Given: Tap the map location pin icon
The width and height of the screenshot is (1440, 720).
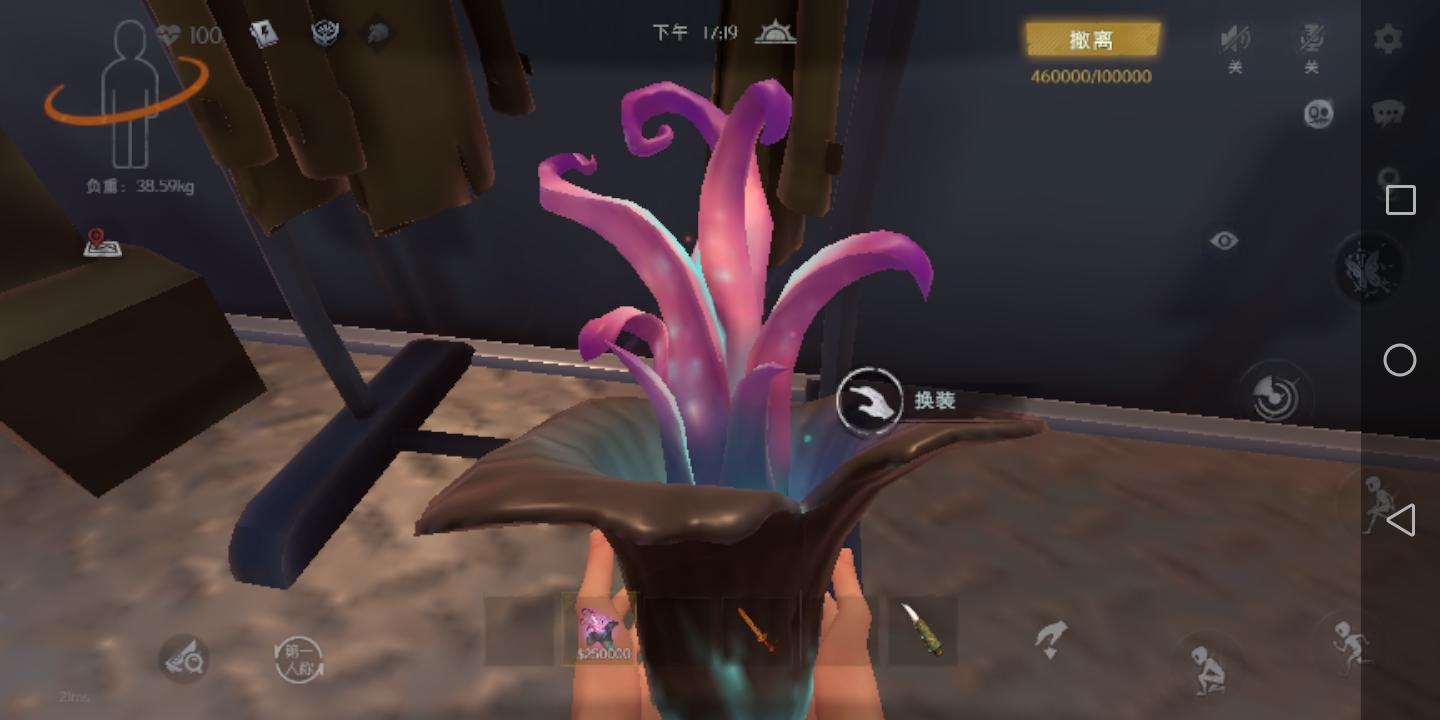Looking at the screenshot, I should pos(103,245).
